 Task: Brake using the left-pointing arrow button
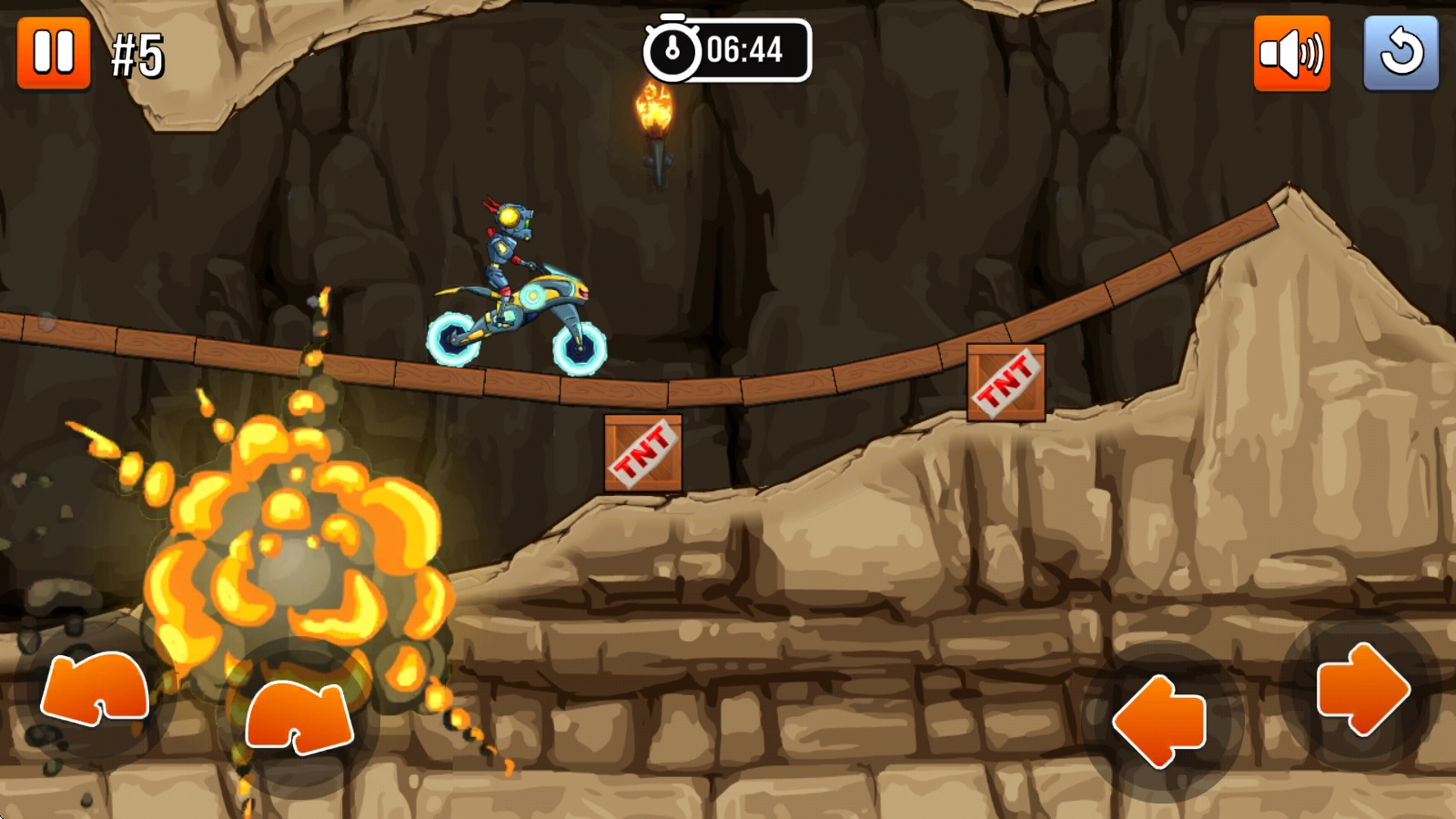pos(1160,721)
